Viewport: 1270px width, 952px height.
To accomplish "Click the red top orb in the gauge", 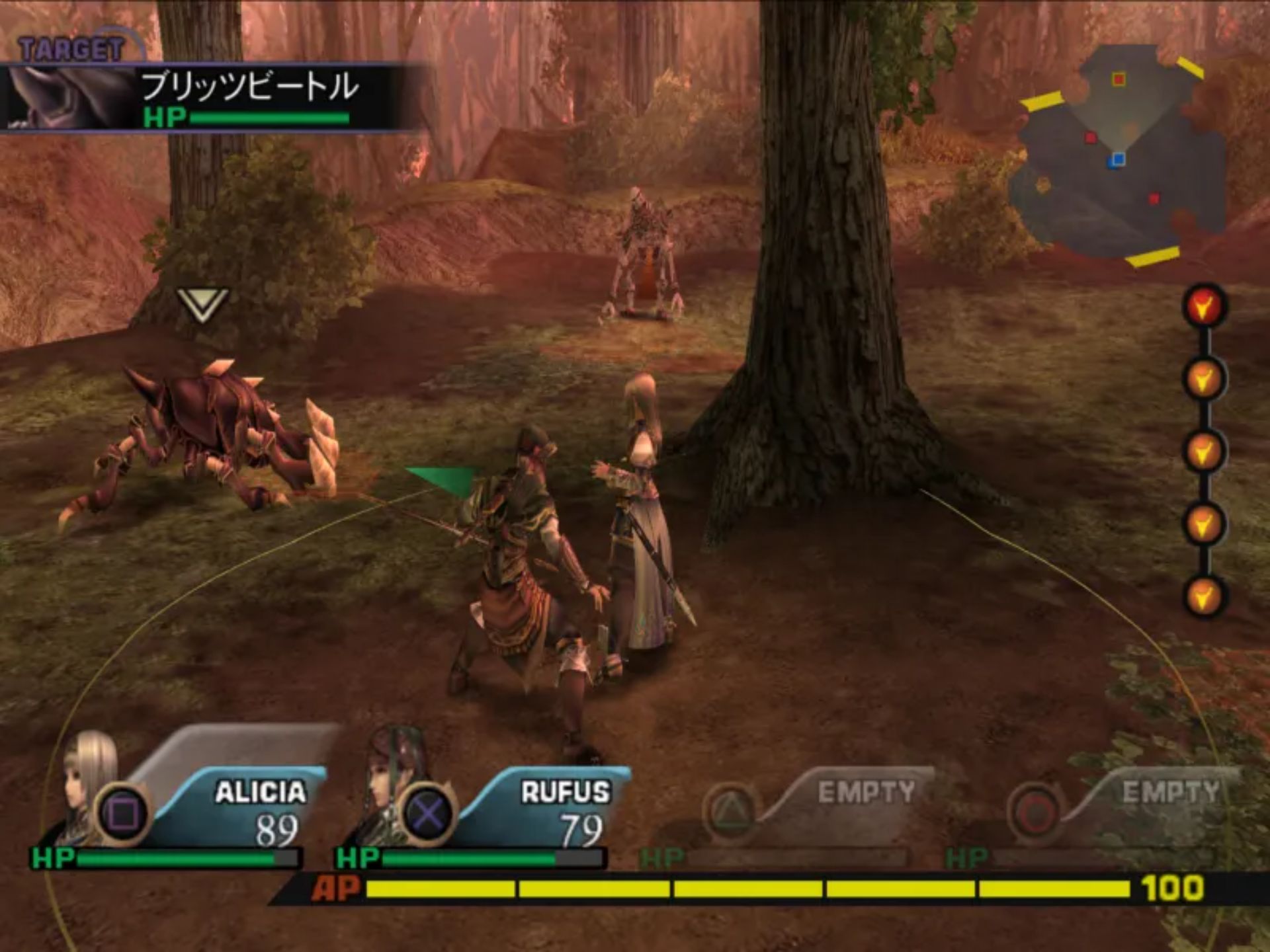I will (1204, 306).
